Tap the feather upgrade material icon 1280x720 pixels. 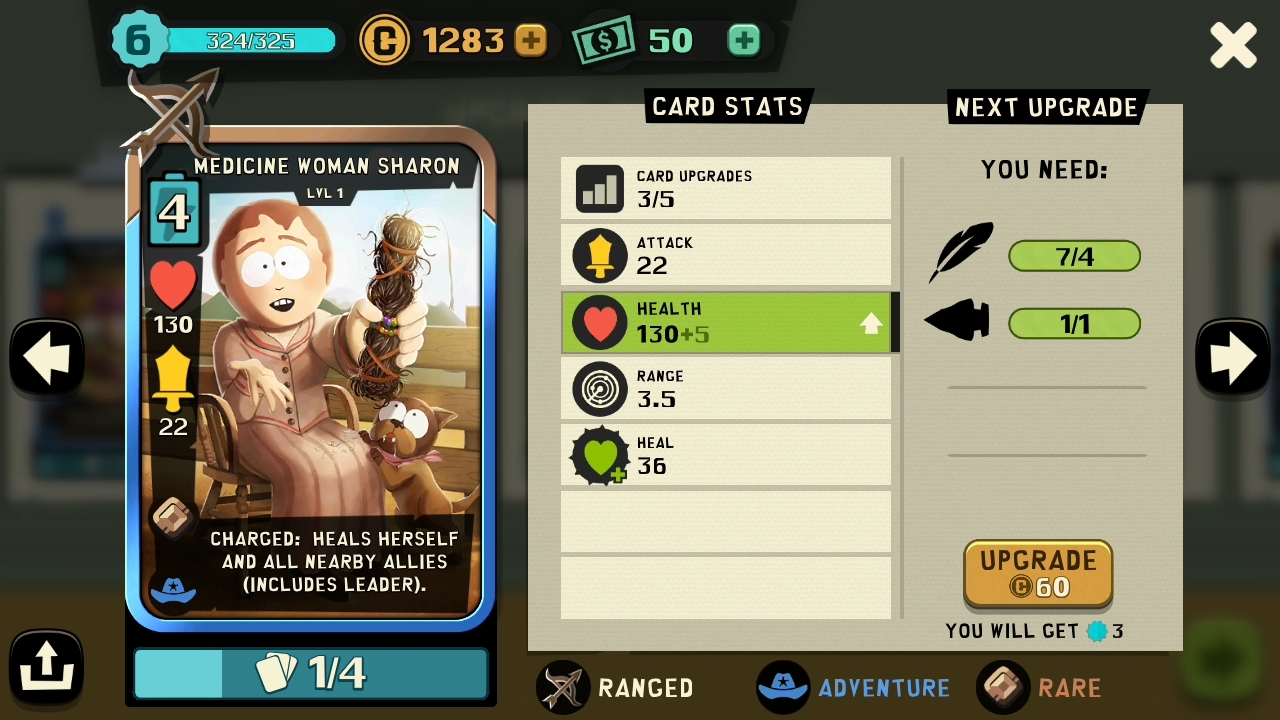coord(961,254)
